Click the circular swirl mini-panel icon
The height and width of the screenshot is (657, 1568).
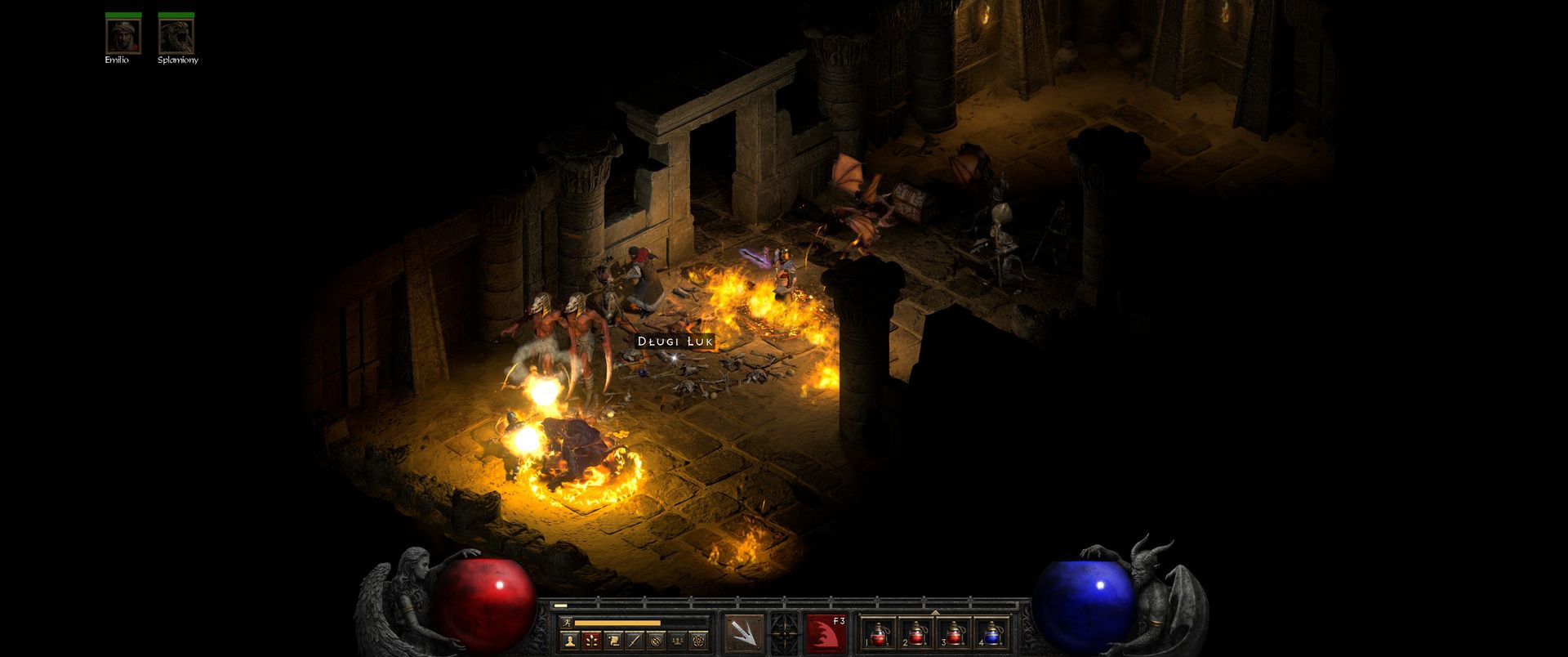click(x=655, y=641)
